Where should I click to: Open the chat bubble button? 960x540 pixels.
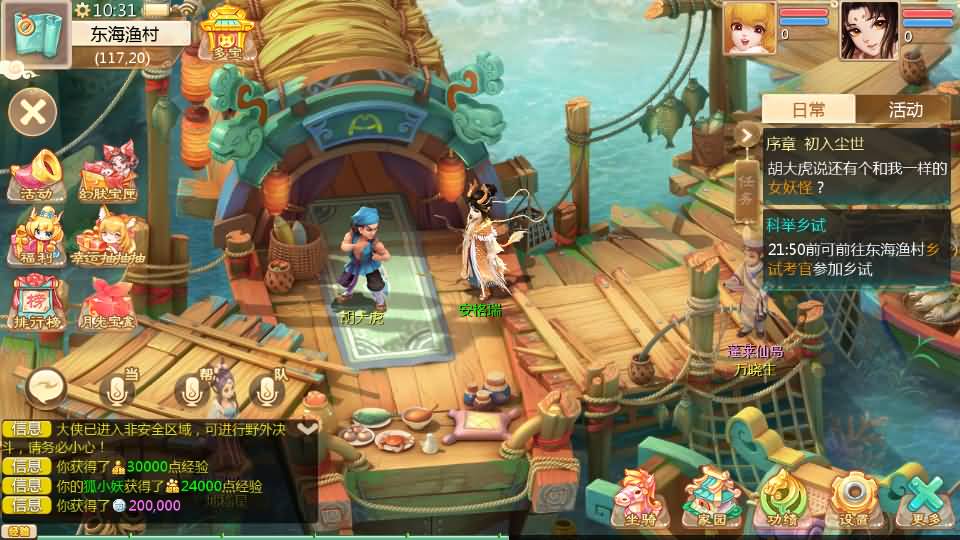(47, 384)
